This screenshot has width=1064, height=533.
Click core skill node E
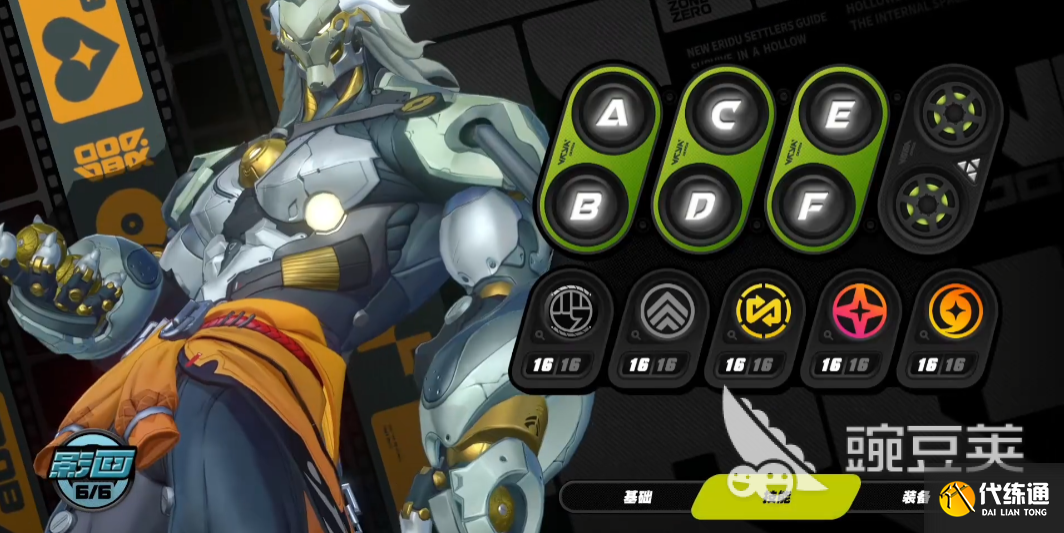coord(838,115)
